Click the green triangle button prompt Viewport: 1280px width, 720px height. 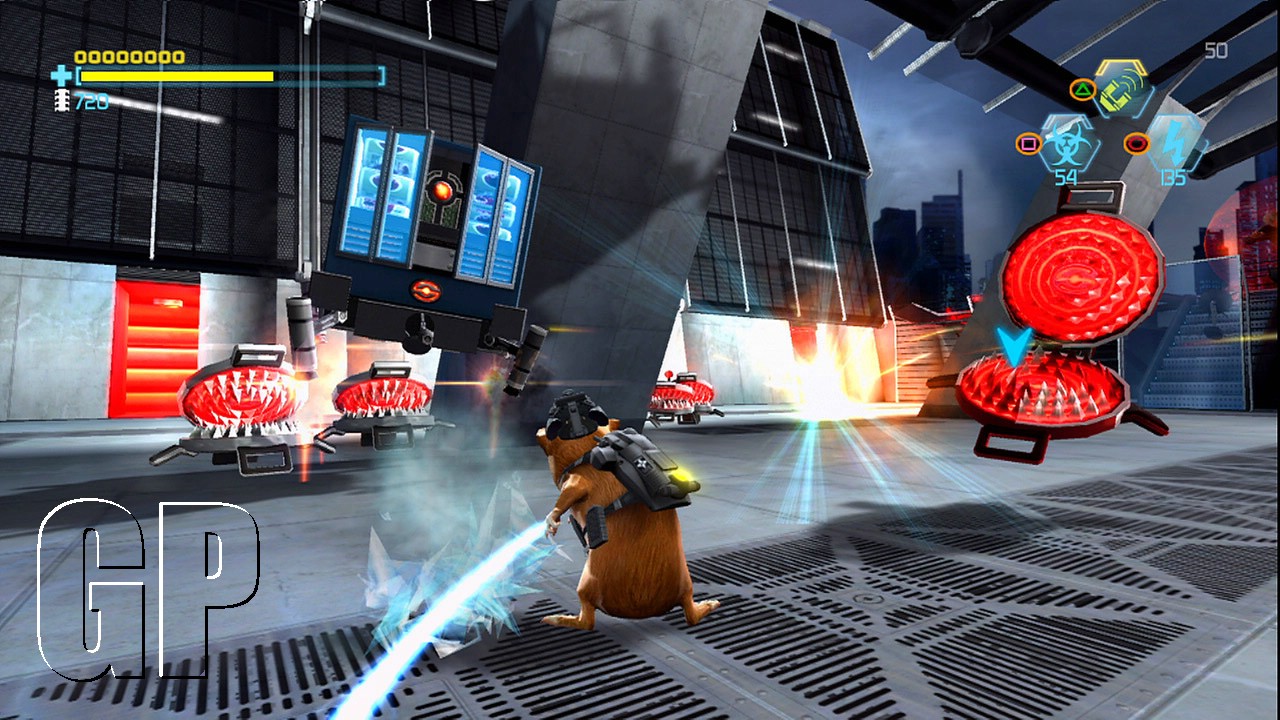1083,89
